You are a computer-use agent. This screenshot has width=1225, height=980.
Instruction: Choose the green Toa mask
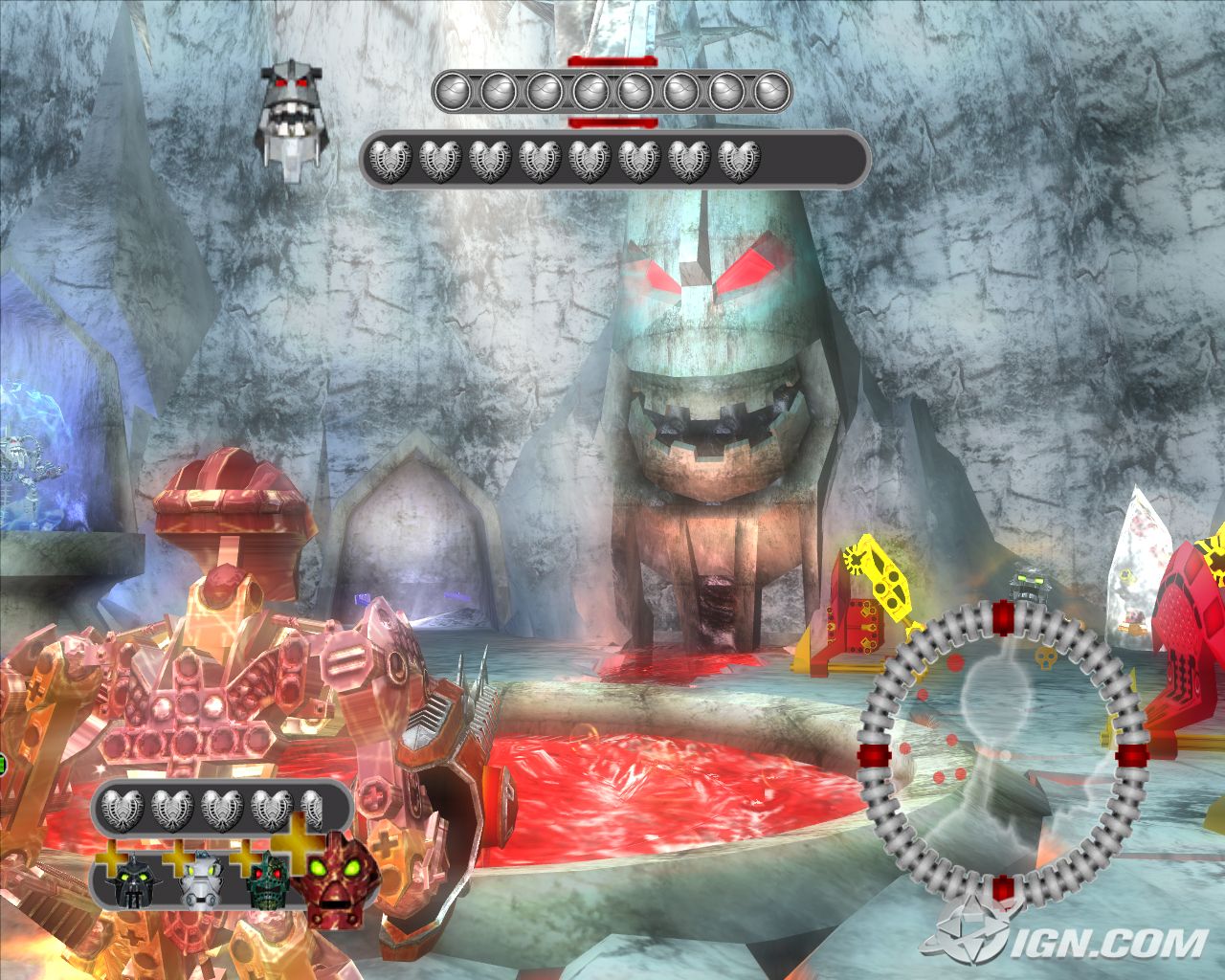point(269,880)
